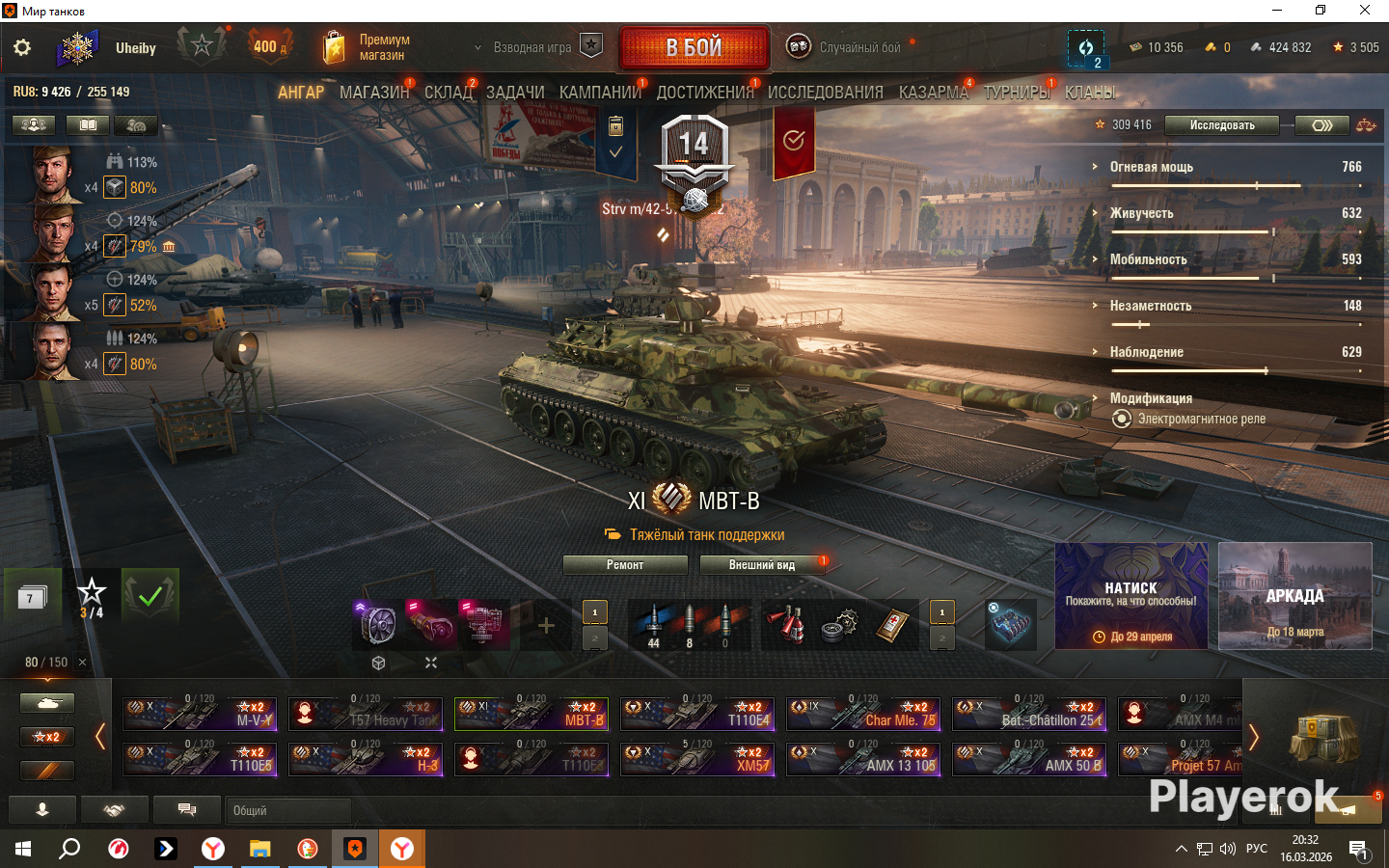Switch to the КАЗАРМА tab
The width and height of the screenshot is (1389, 868).
point(933,93)
